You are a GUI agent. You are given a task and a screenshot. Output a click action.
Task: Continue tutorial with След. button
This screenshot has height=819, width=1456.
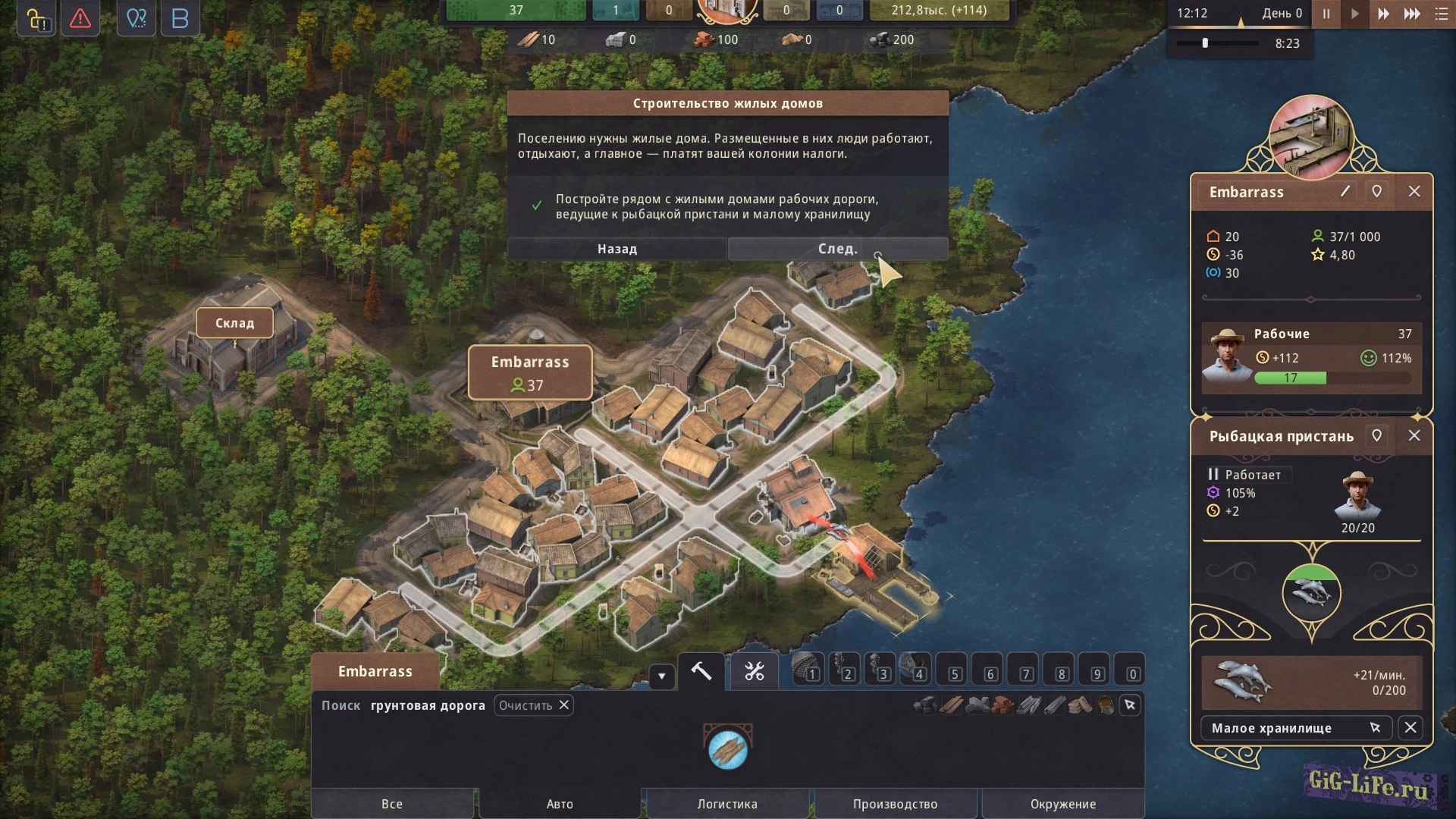pyautogui.click(x=837, y=249)
